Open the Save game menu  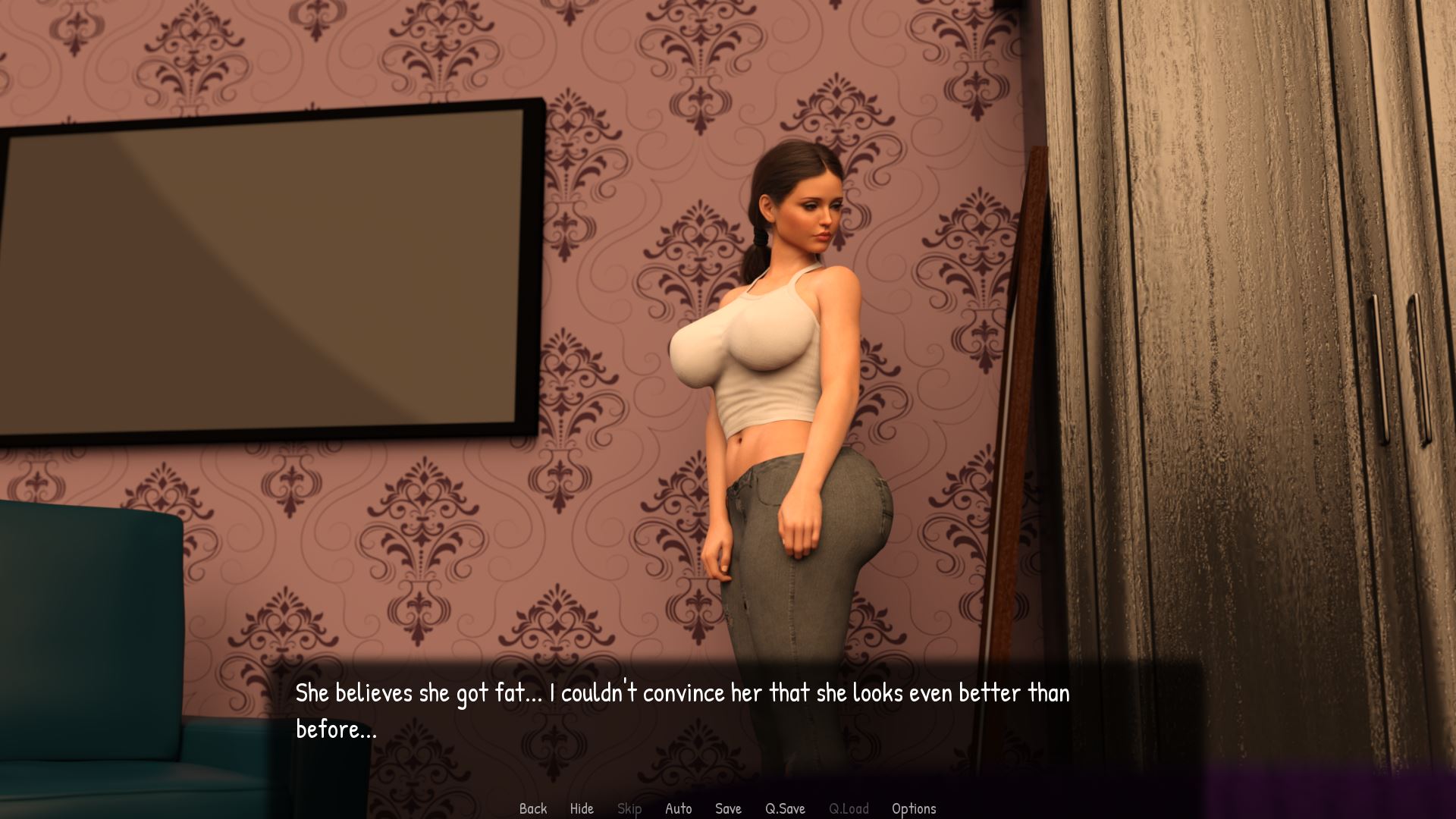point(728,808)
